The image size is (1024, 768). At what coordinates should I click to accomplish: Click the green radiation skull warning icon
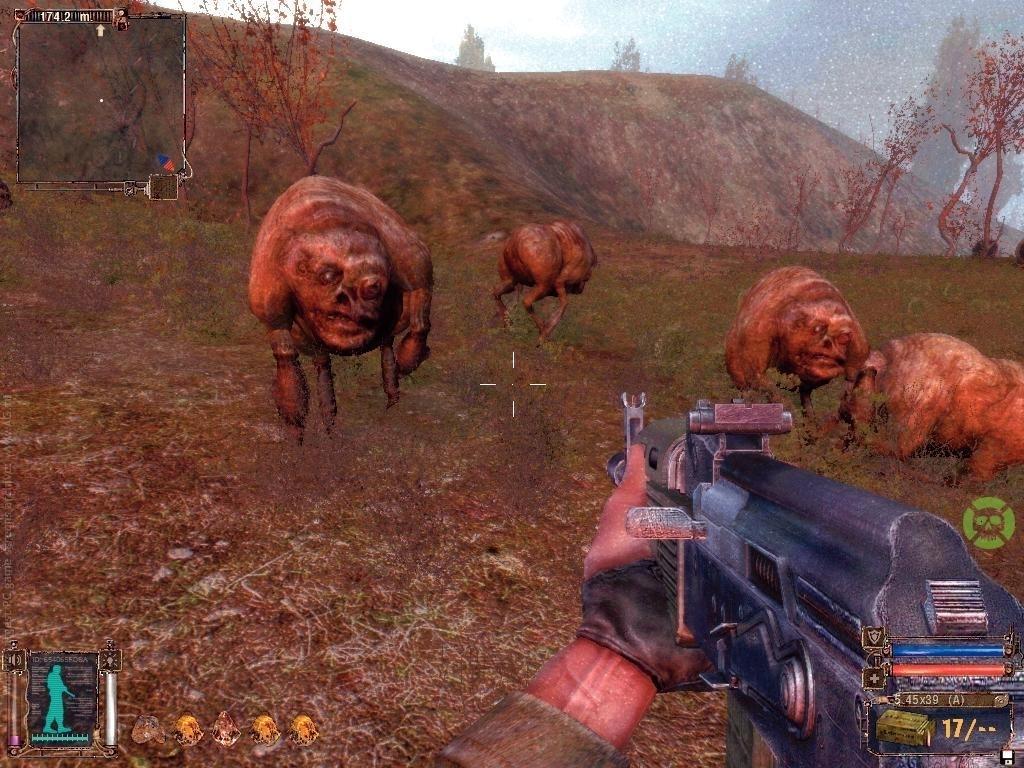[988, 523]
